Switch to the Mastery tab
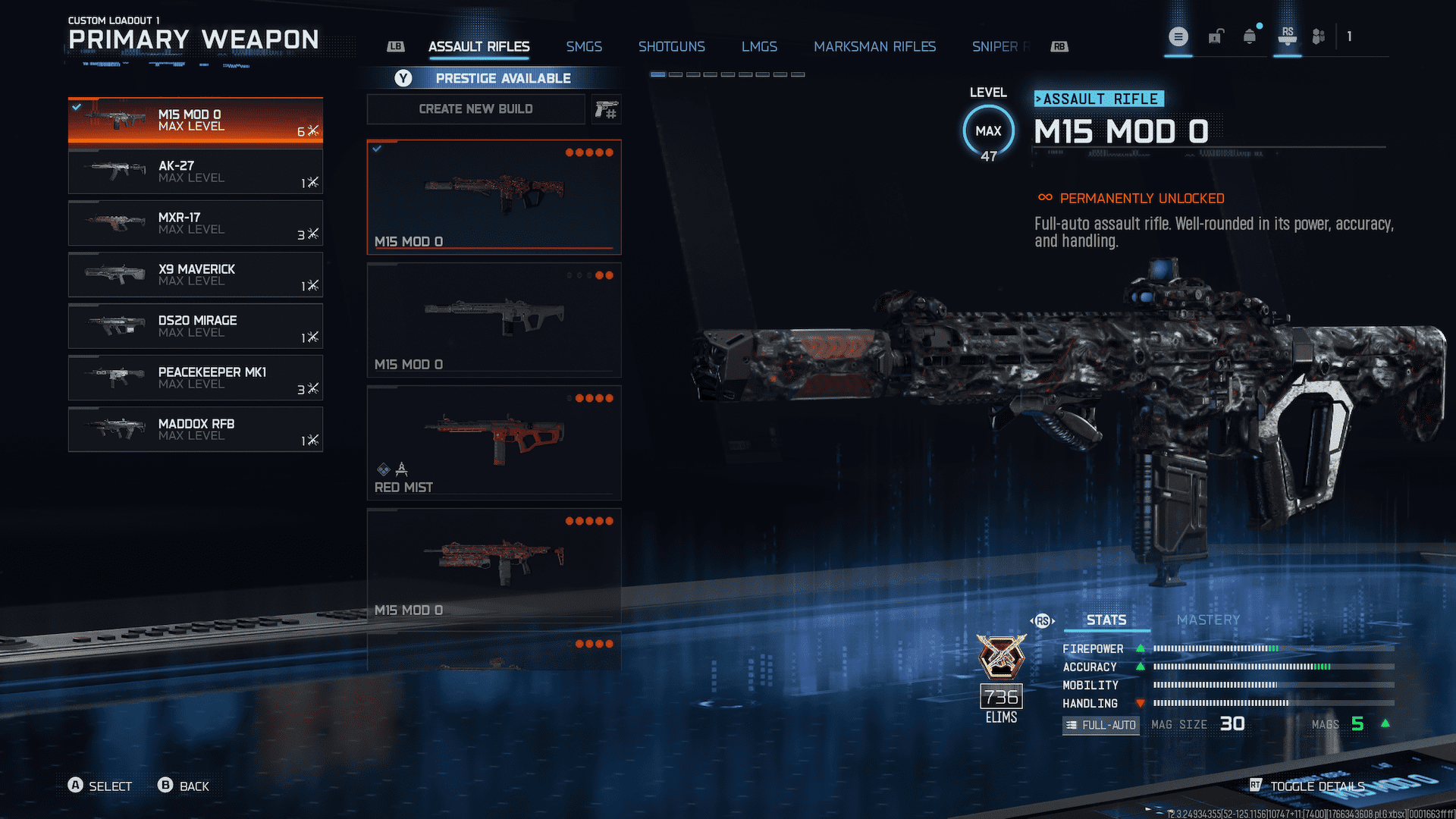This screenshot has width=1456, height=819. click(1208, 620)
